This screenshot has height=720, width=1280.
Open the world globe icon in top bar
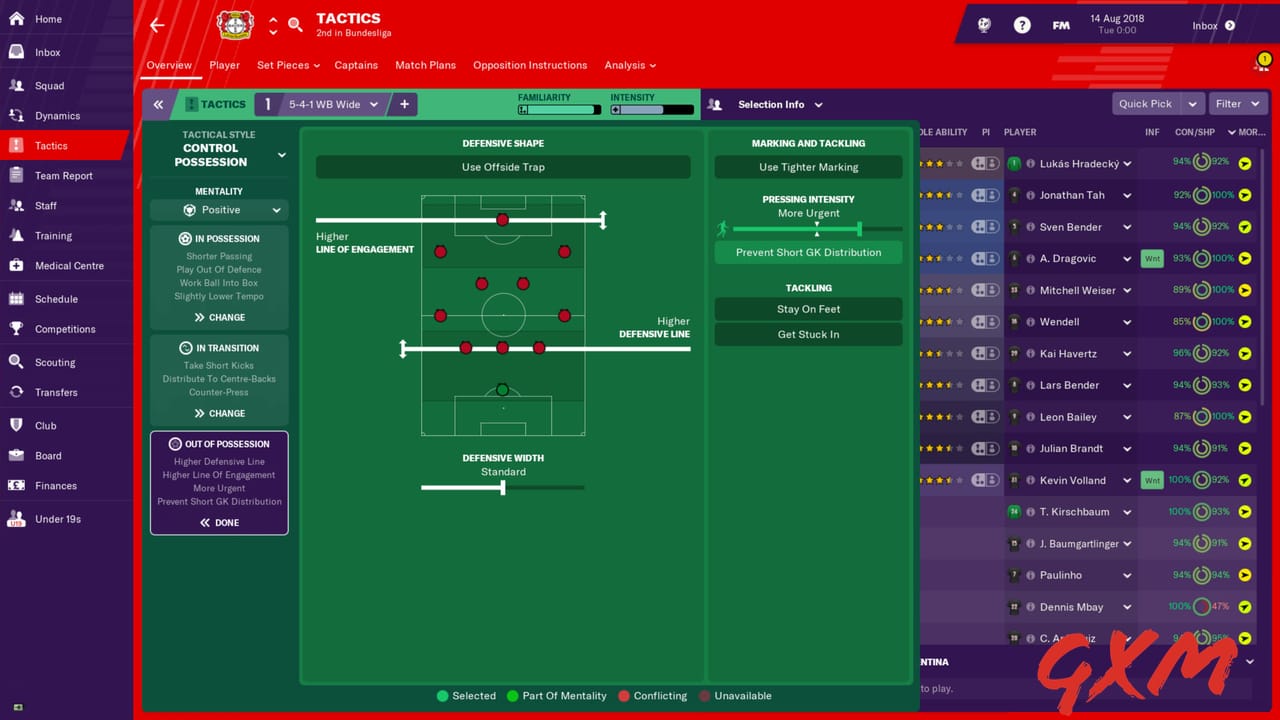tap(984, 25)
